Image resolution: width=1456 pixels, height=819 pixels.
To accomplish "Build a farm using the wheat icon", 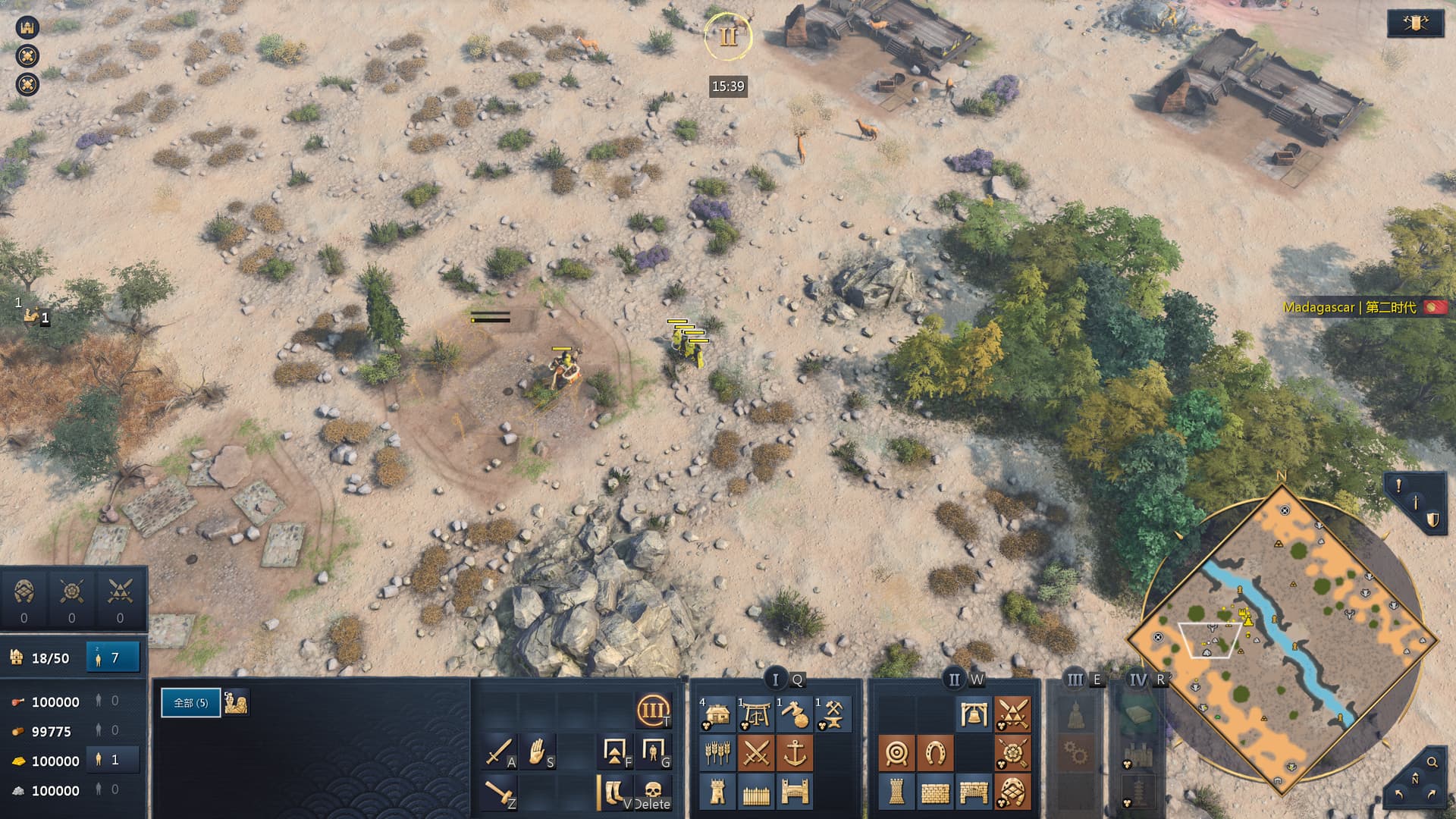I will point(717,753).
